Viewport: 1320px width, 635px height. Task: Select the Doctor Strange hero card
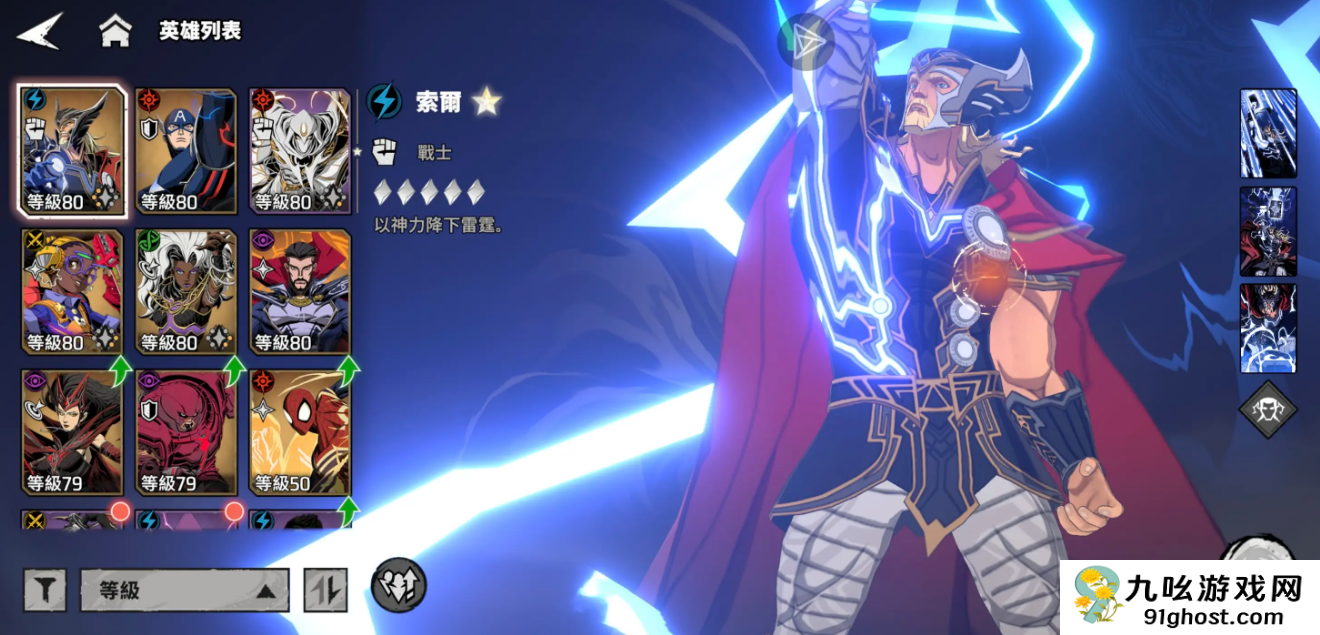300,291
